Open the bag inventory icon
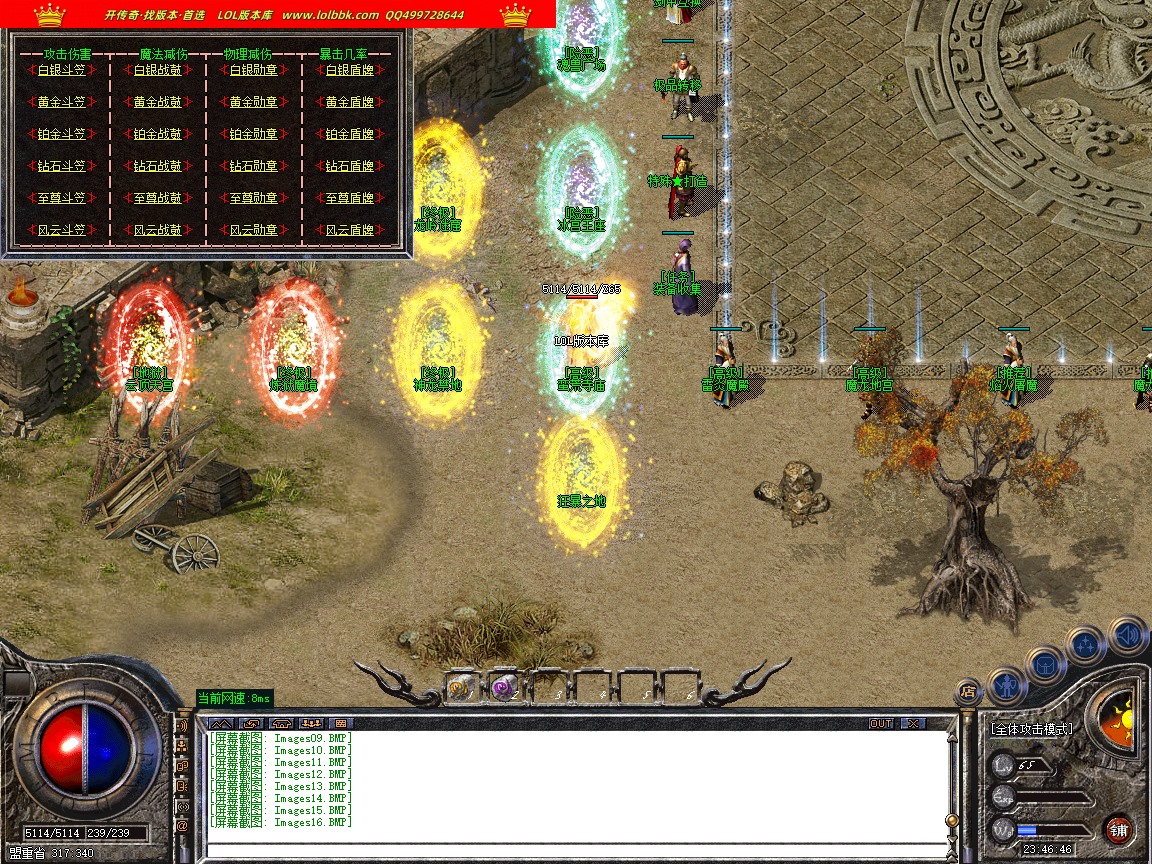This screenshot has width=1152, height=864. click(x=1045, y=664)
